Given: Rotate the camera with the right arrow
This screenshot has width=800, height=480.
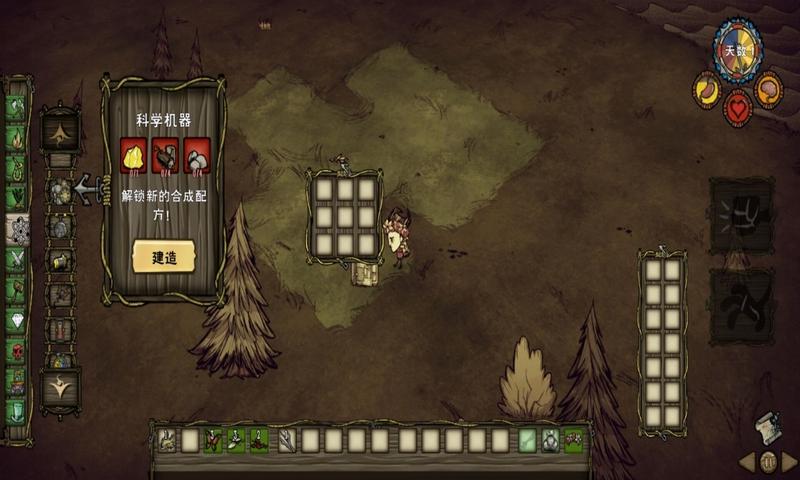Looking at the screenshot, I should [x=789, y=462].
